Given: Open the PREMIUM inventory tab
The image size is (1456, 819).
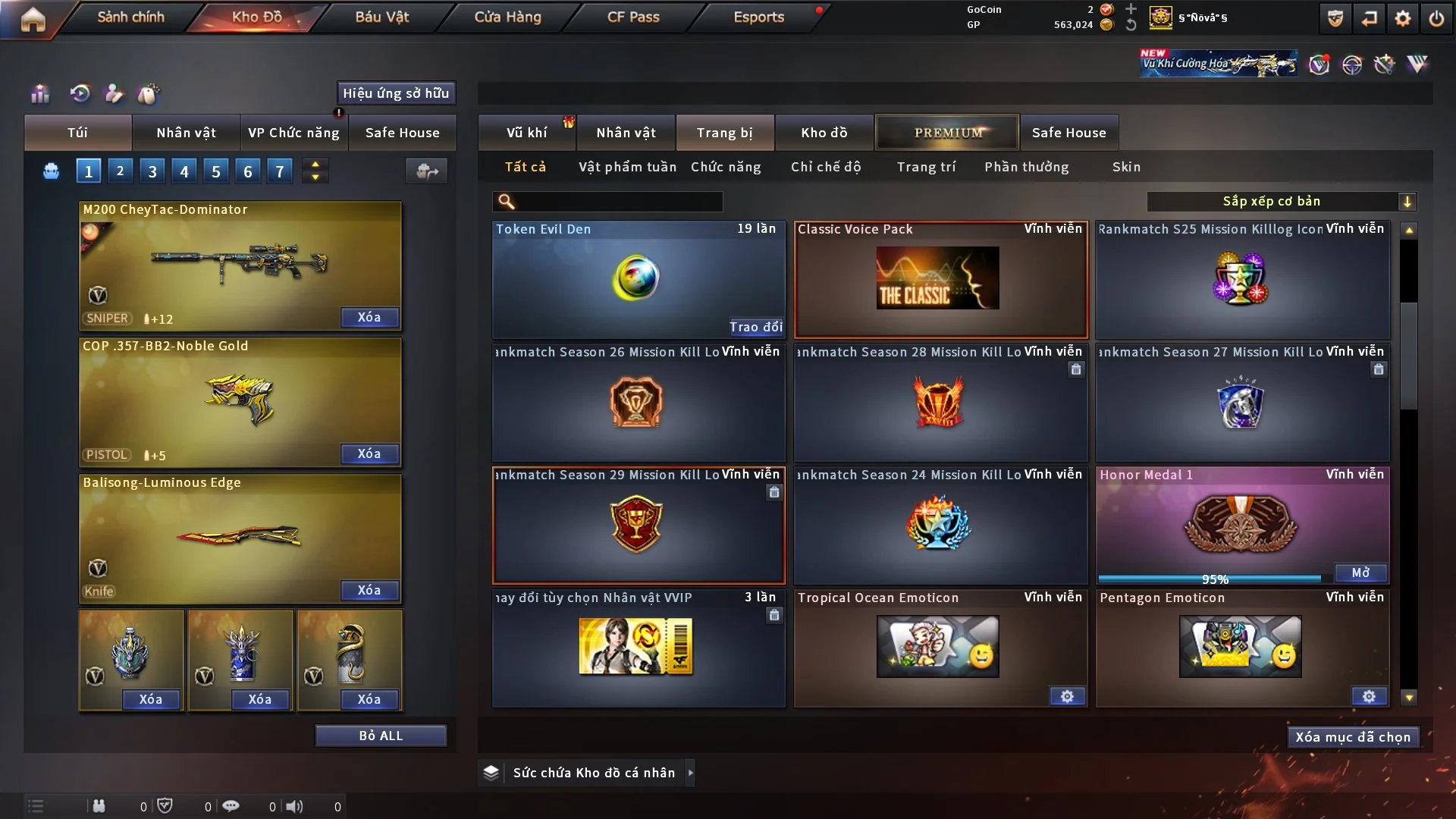Looking at the screenshot, I should [x=947, y=133].
